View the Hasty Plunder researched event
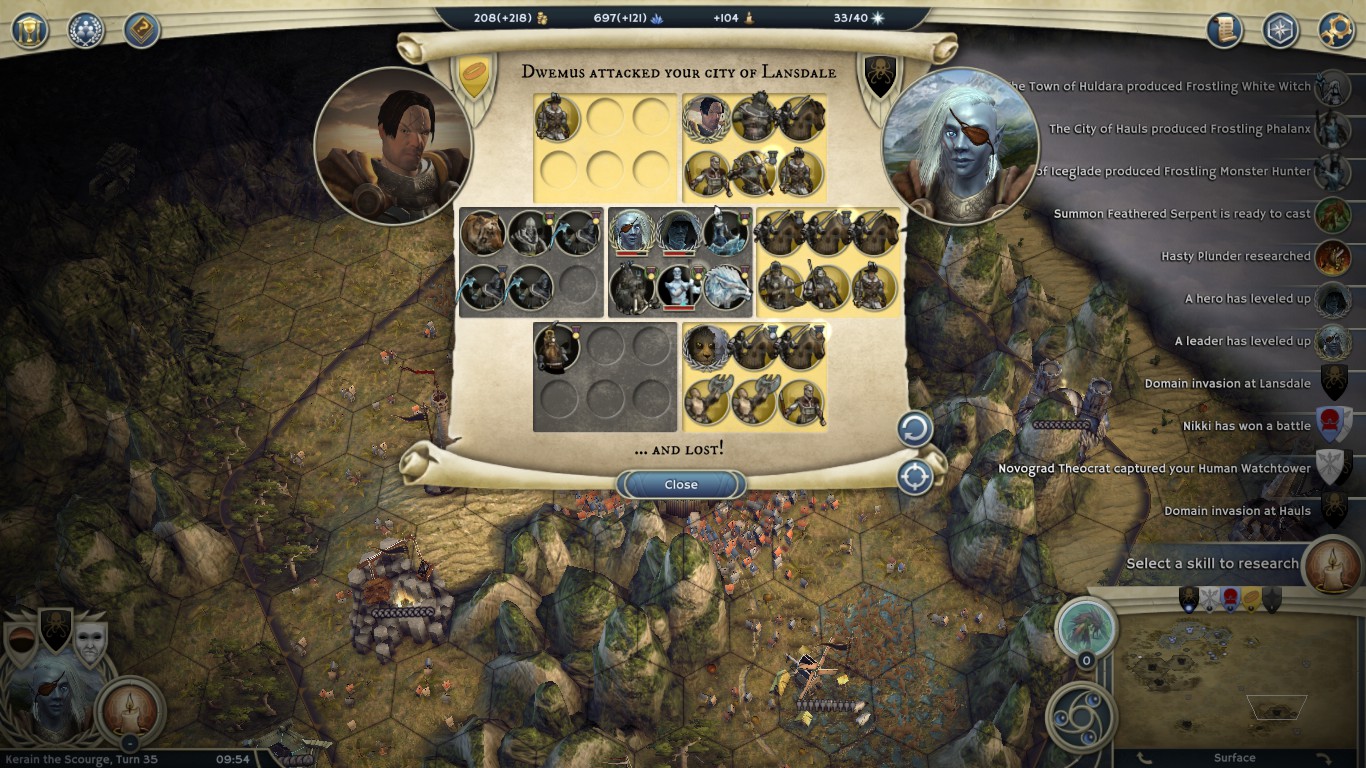This screenshot has width=1366, height=768. 1332,257
